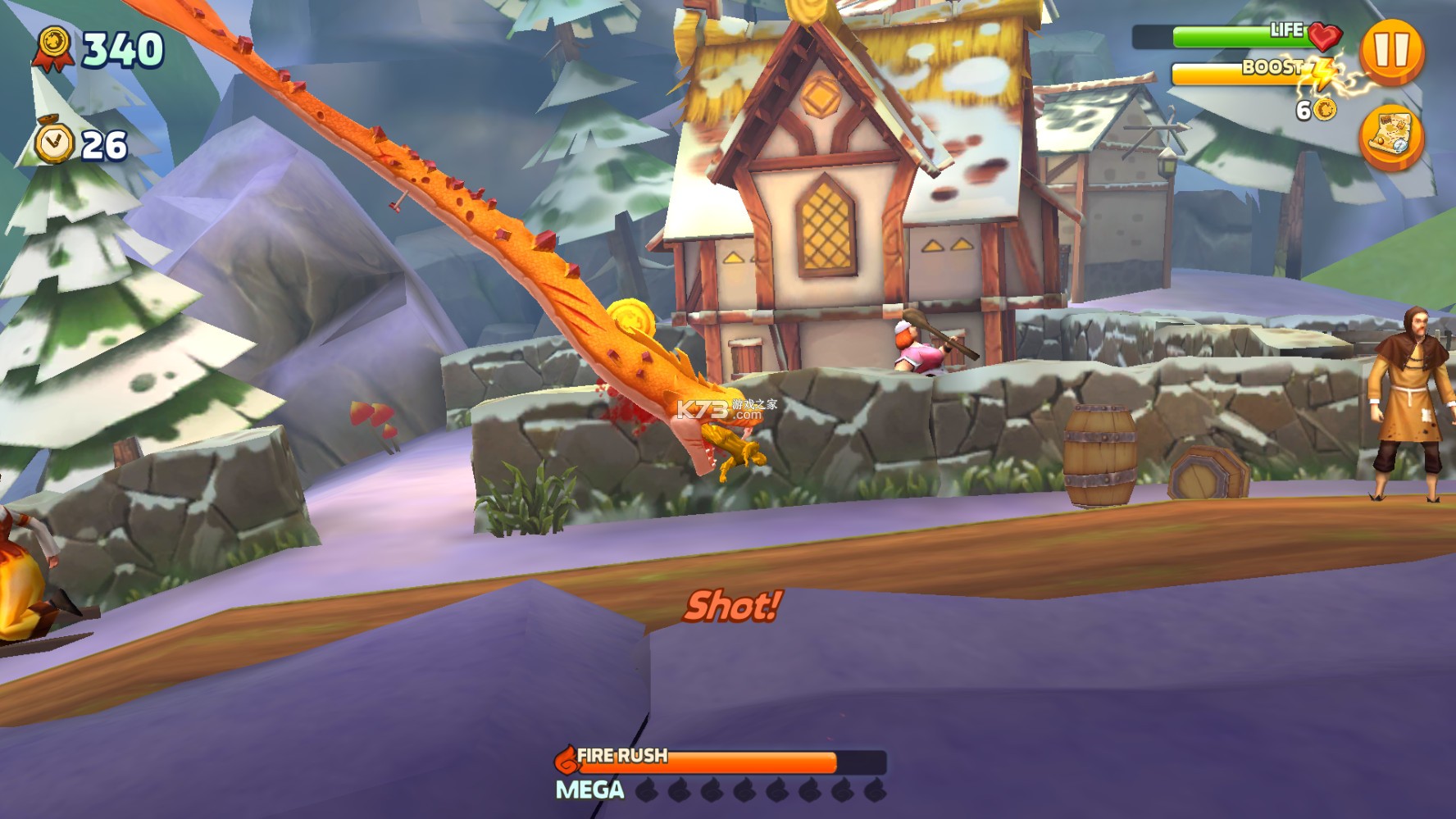The width and height of the screenshot is (1456, 819).
Task: Open the treasure map button
Action: click(1391, 137)
